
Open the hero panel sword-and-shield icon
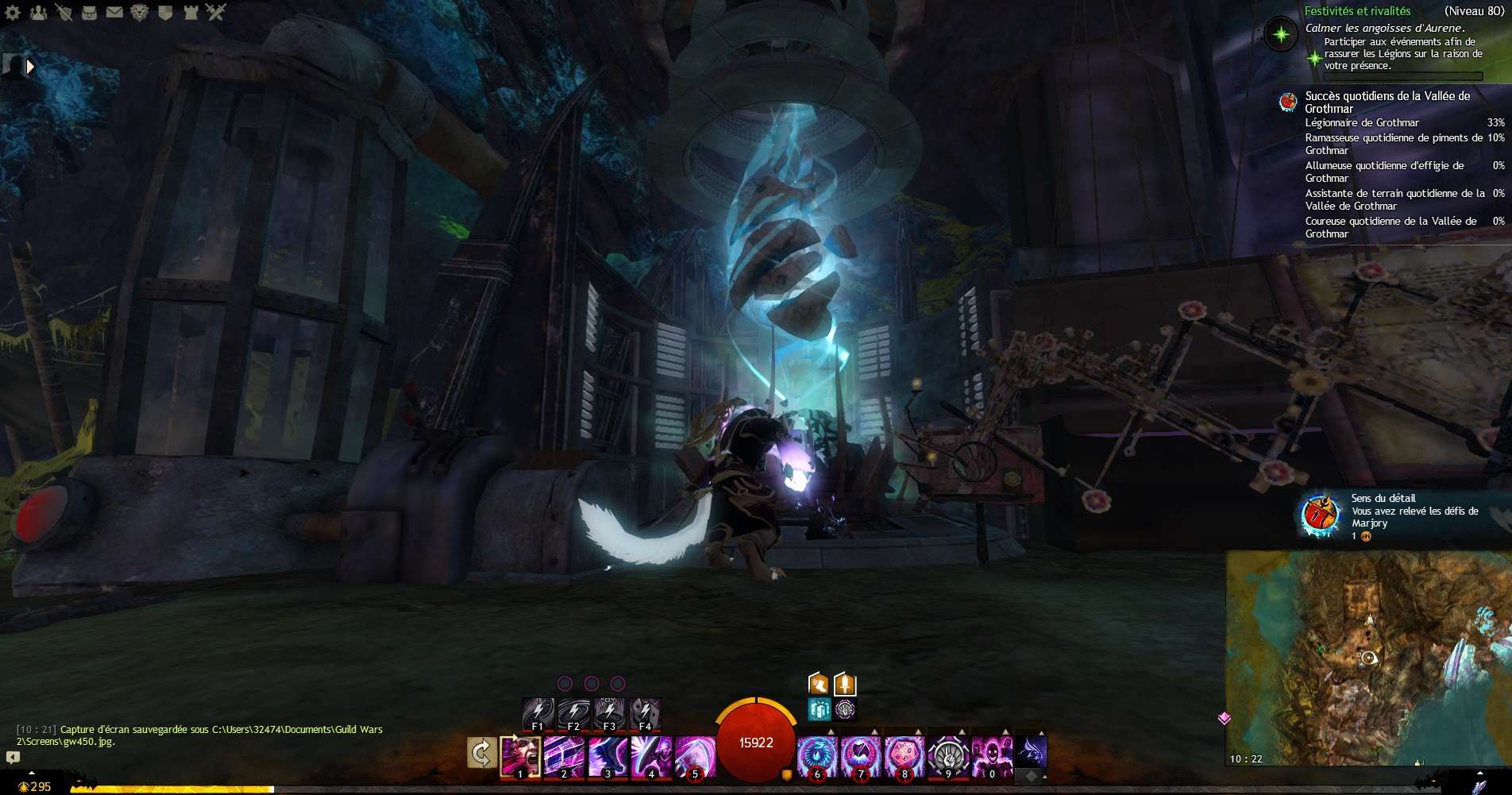[64, 12]
